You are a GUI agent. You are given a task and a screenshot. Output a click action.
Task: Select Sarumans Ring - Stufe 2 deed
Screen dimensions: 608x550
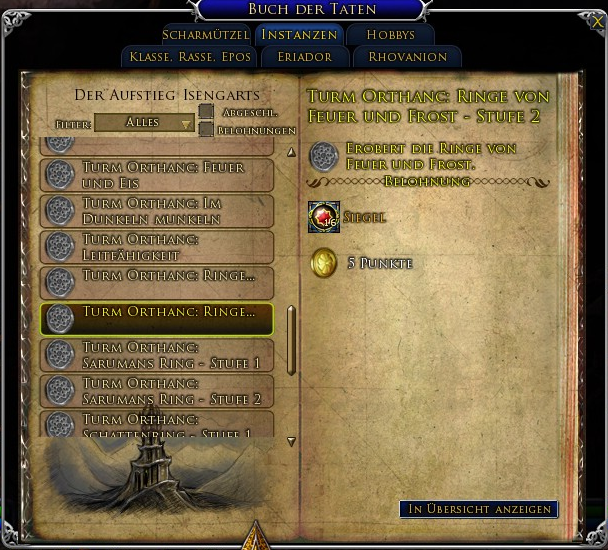(157, 390)
